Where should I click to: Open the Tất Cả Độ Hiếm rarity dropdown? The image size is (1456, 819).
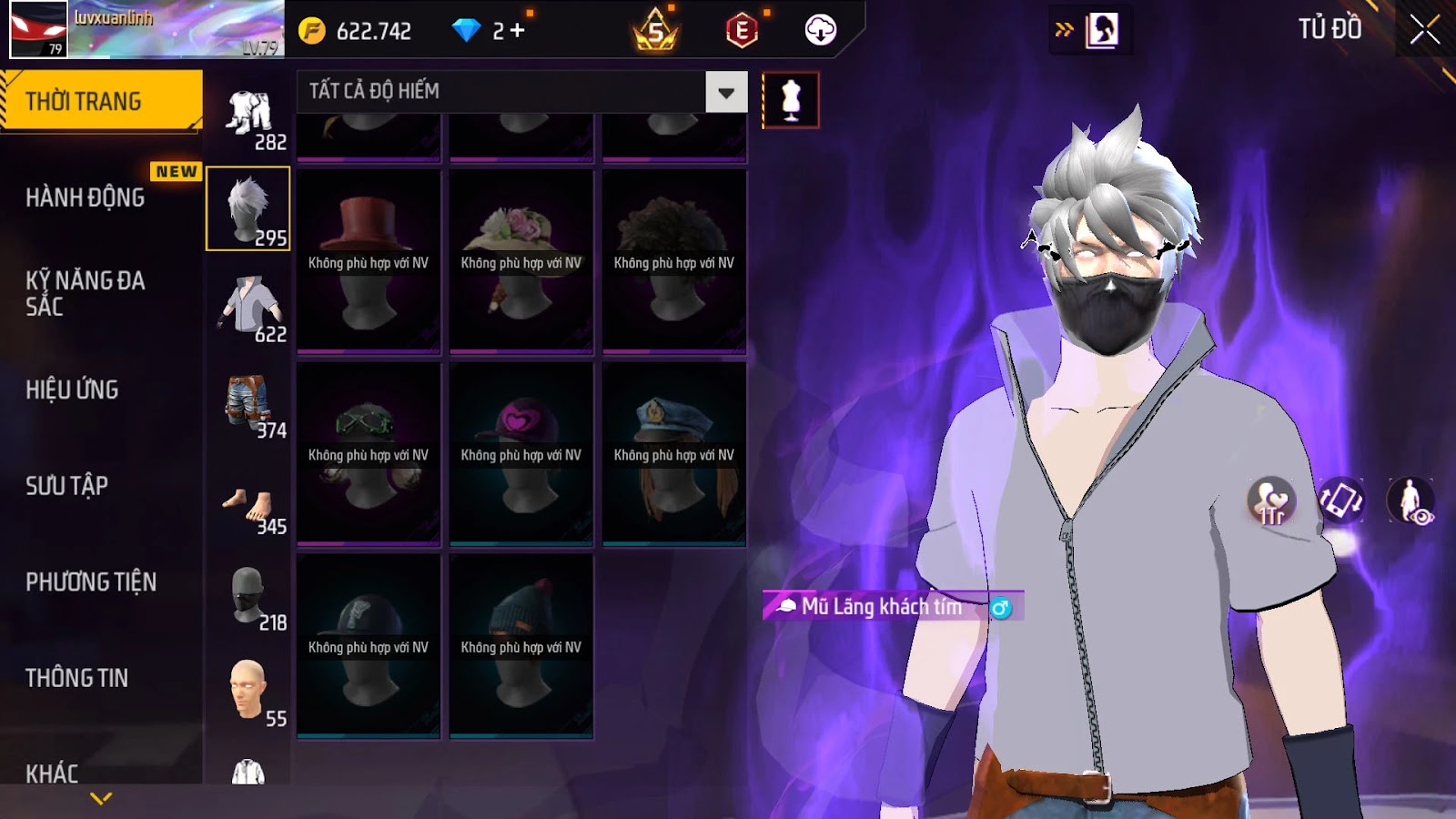(725, 92)
